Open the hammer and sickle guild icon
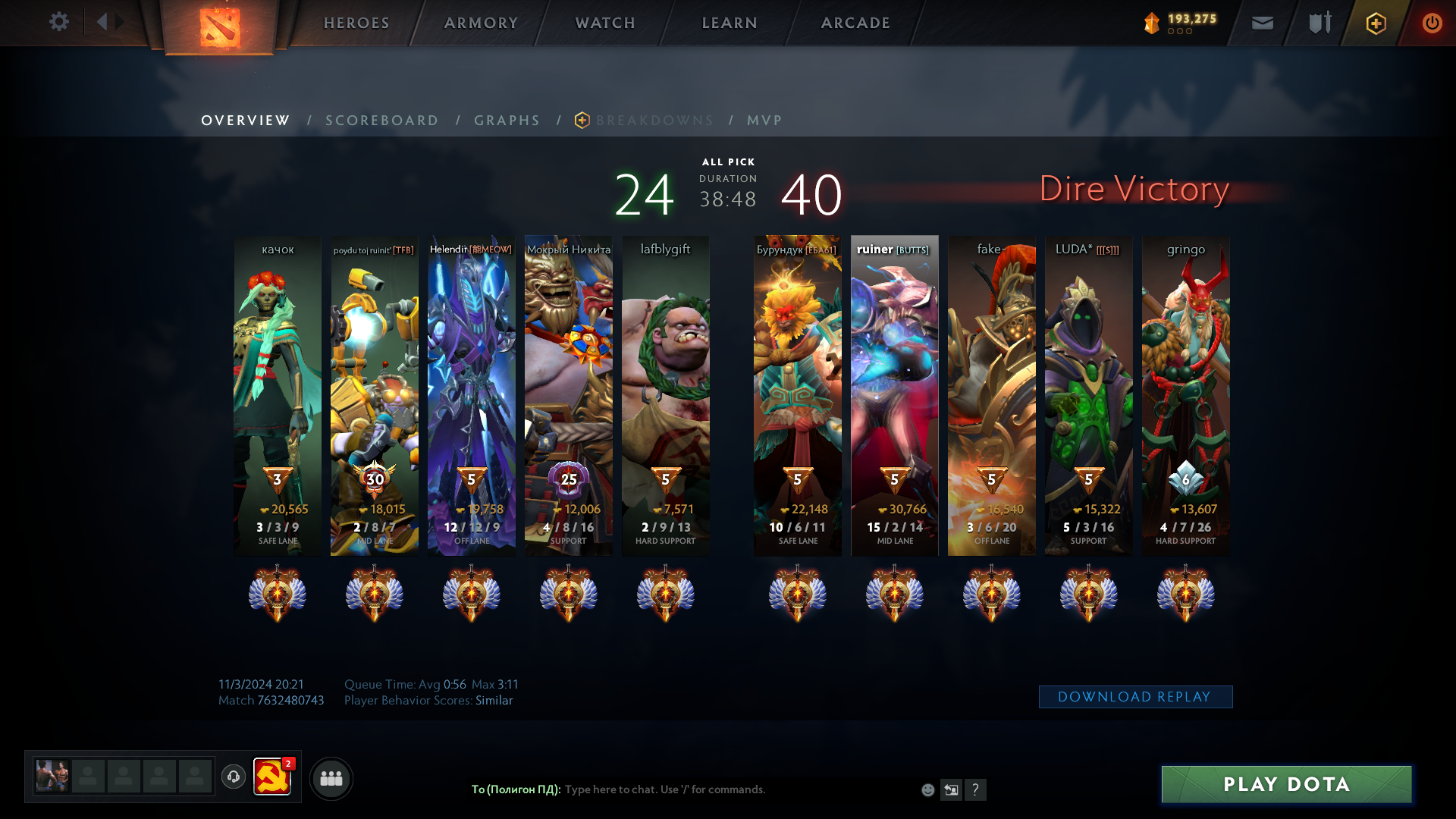 (x=271, y=777)
